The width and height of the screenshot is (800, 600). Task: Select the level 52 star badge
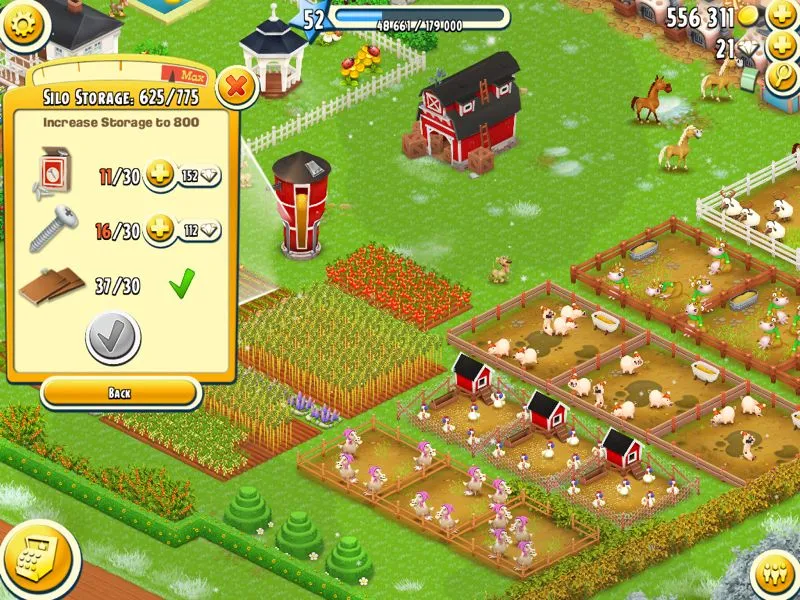pyautogui.click(x=314, y=19)
